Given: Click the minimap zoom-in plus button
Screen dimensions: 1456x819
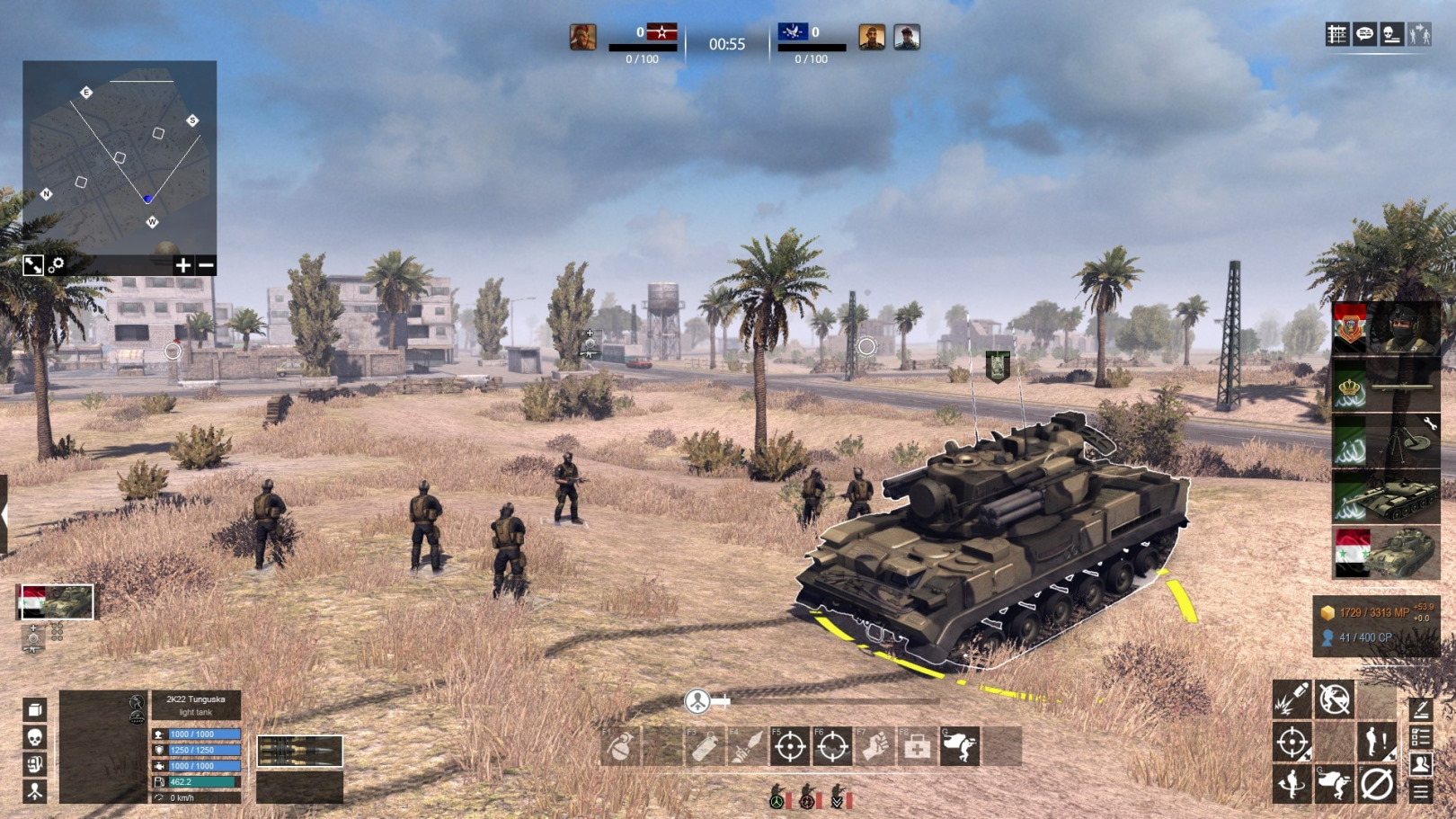Looking at the screenshot, I should (182, 265).
